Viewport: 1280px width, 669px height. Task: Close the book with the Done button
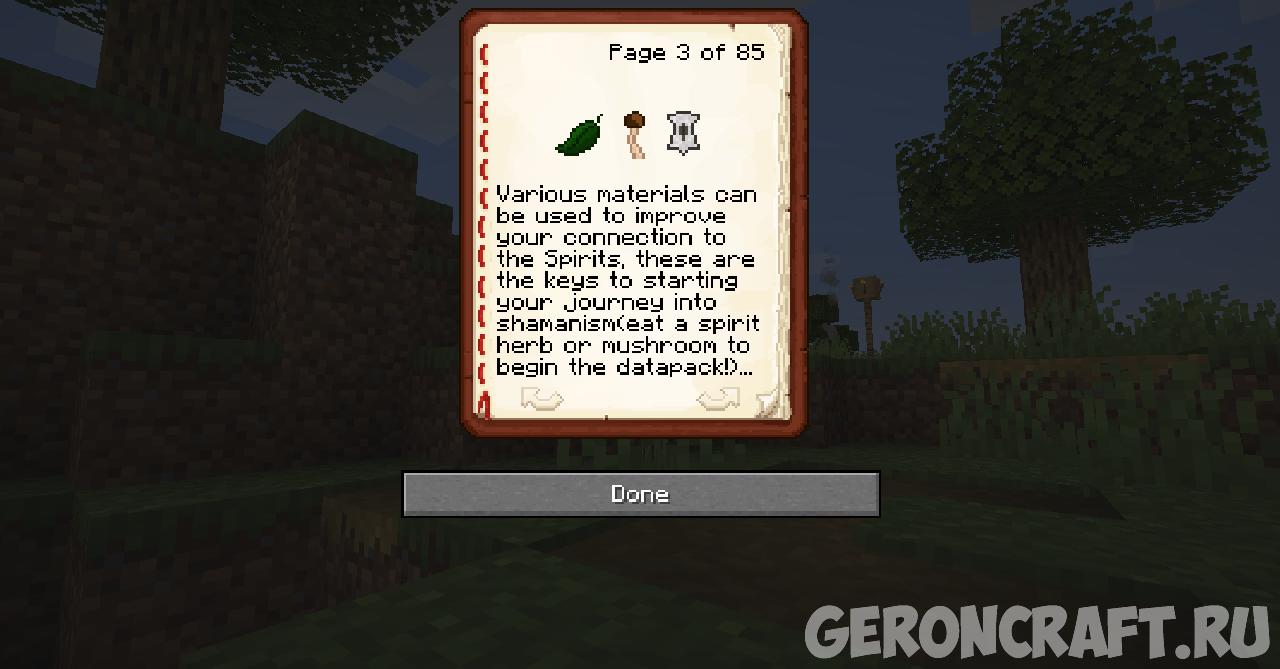(640, 494)
